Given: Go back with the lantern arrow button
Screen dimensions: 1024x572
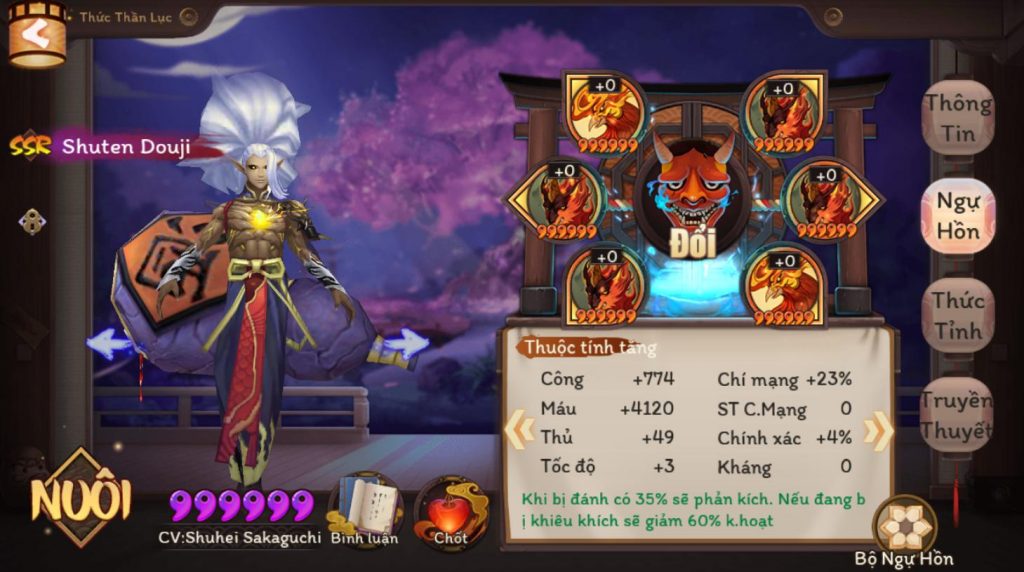Looking at the screenshot, I should tap(36, 34).
